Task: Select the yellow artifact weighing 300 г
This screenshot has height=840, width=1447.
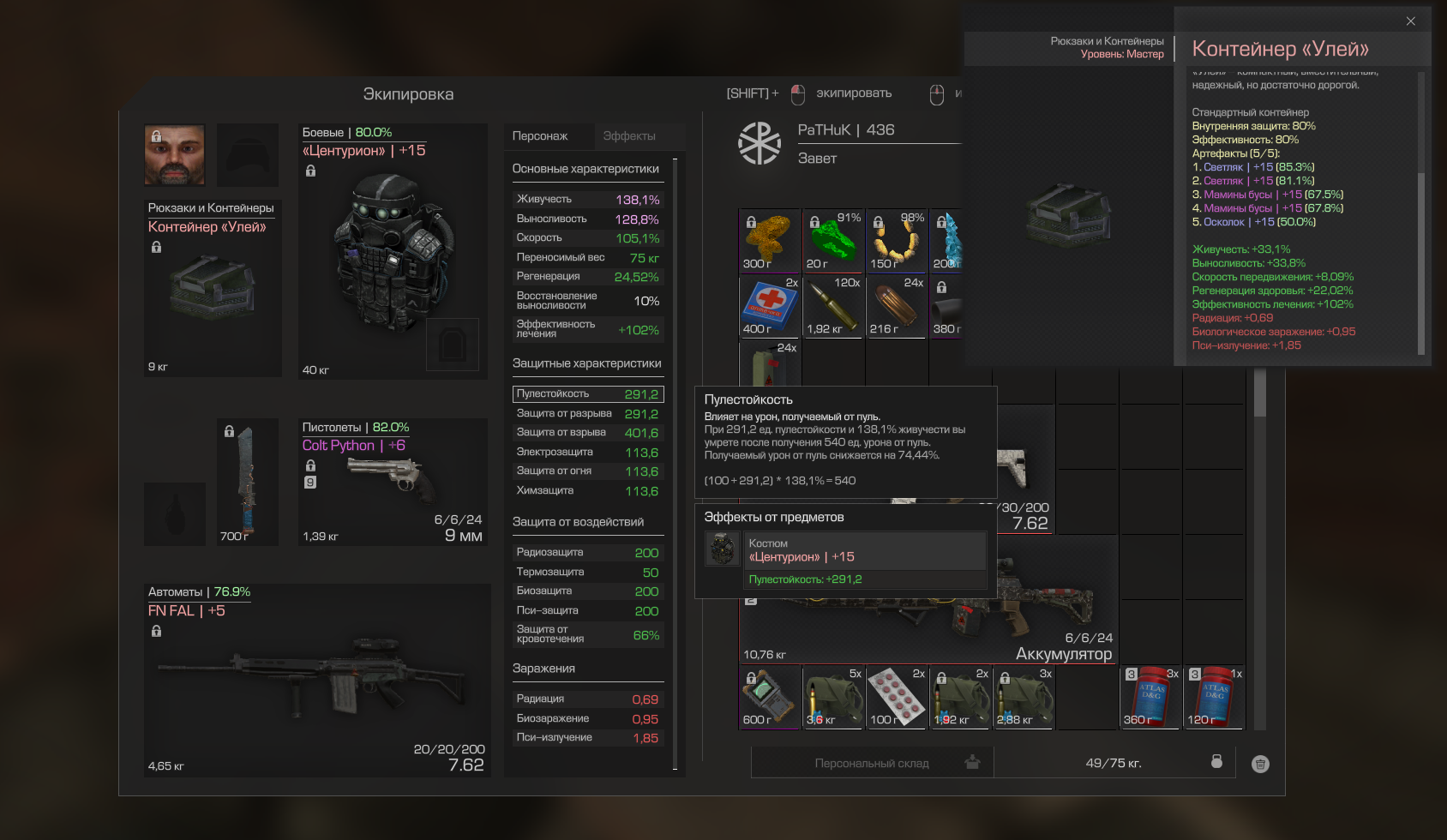Action: click(x=769, y=241)
